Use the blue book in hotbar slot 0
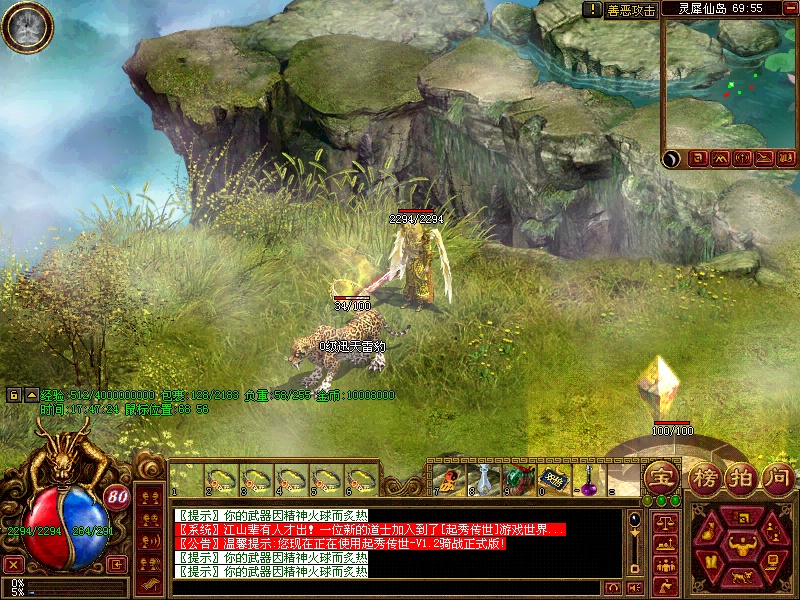 553,479
